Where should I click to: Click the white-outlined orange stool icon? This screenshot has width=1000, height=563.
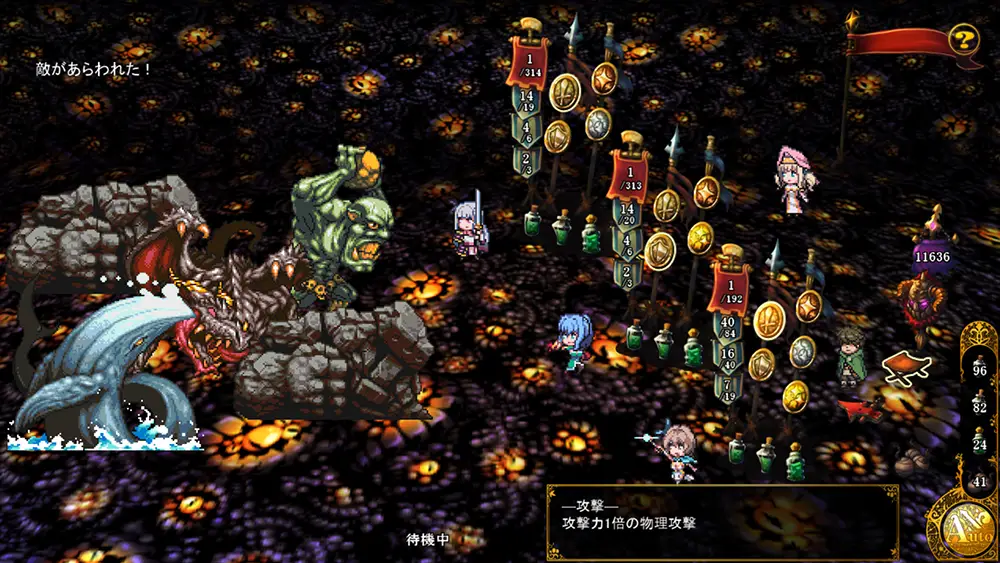pyautogui.click(x=908, y=366)
